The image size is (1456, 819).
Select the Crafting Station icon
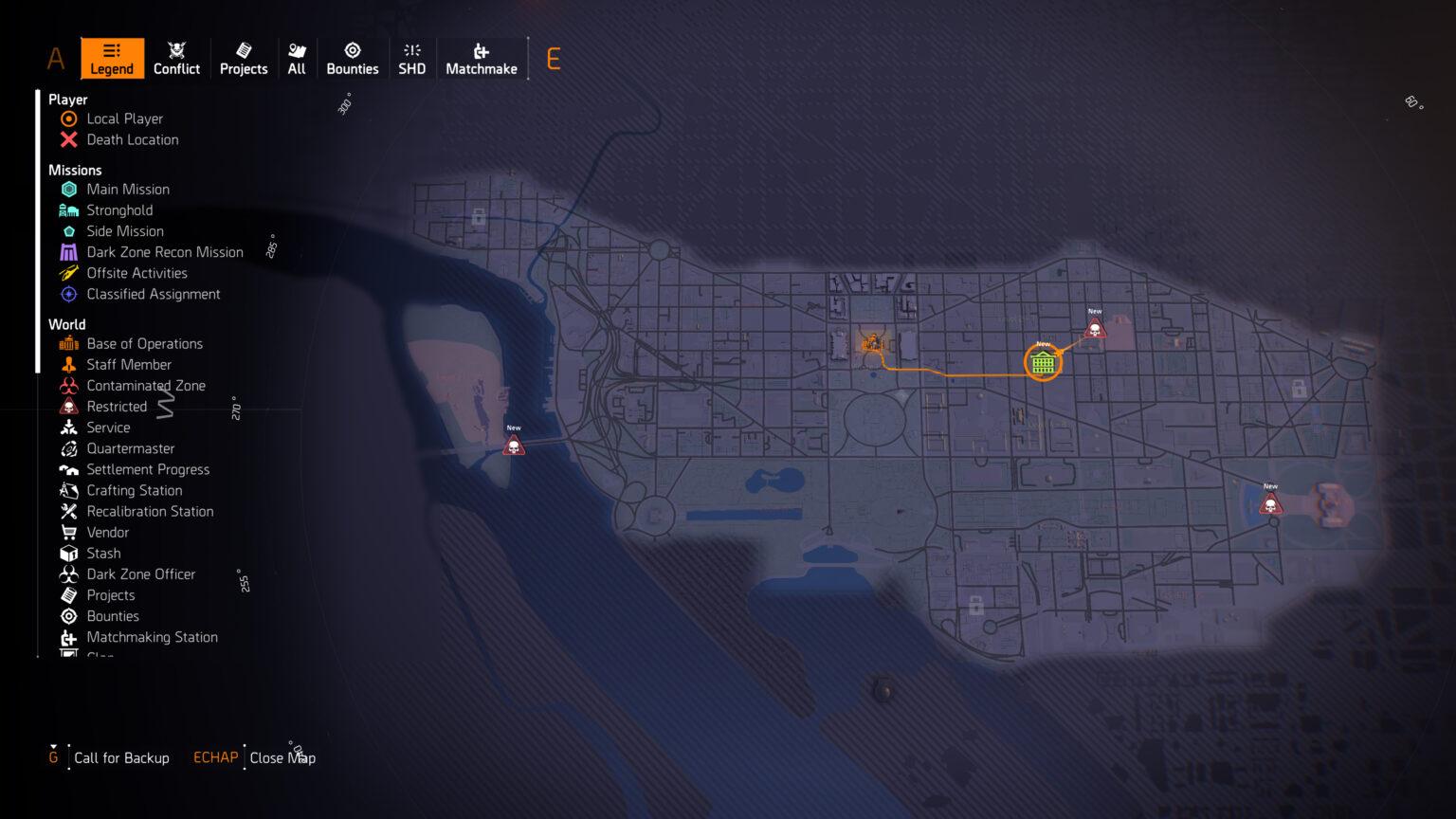click(68, 490)
